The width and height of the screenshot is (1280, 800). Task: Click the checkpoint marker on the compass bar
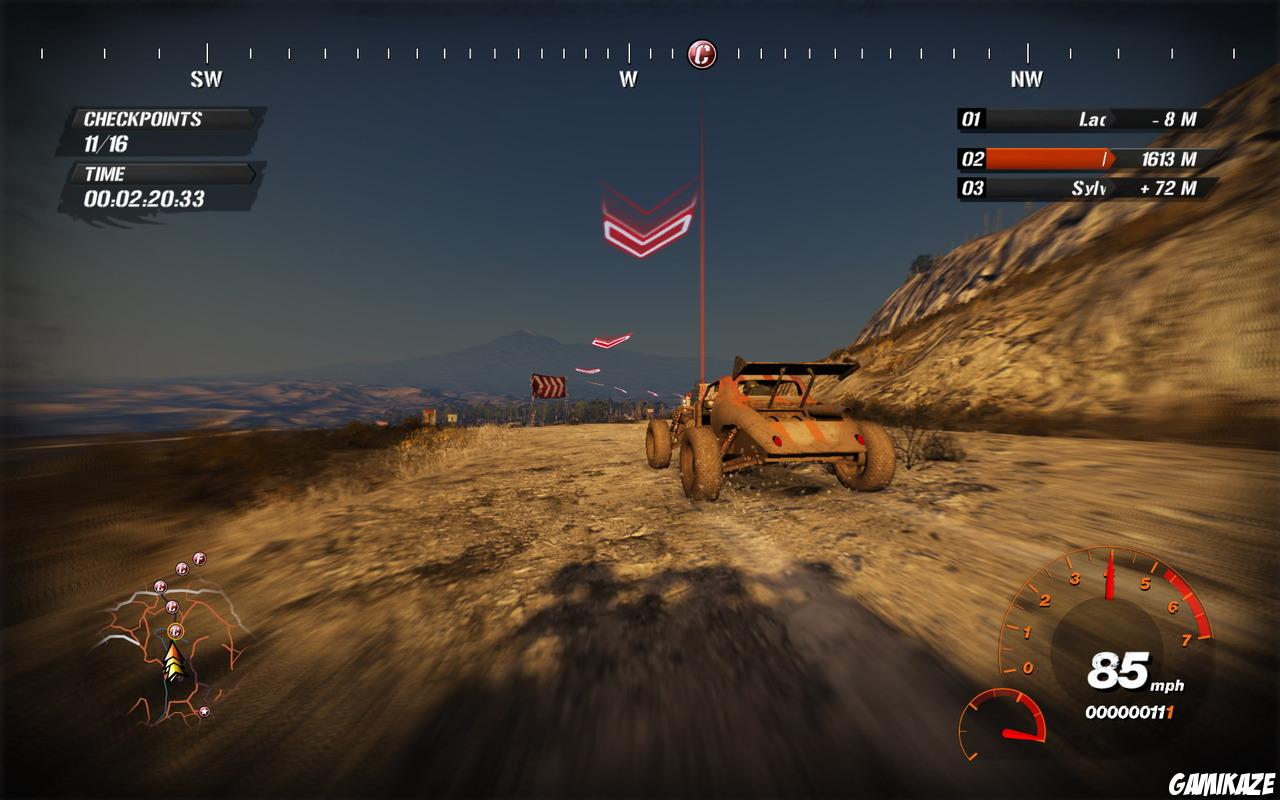tap(702, 53)
